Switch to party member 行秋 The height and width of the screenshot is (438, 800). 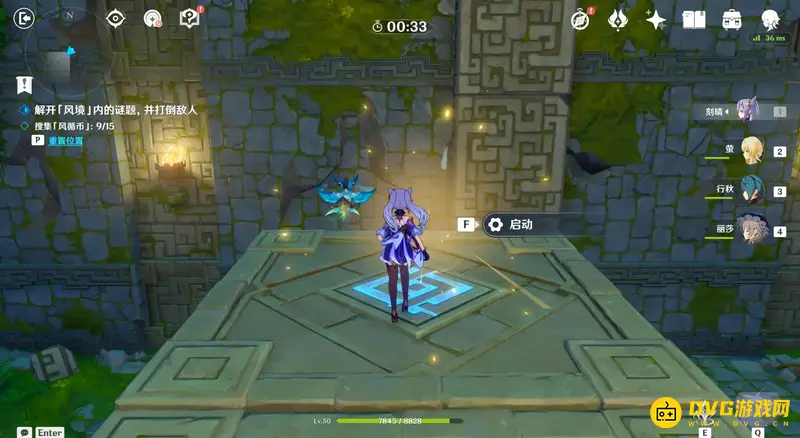pyautogui.click(x=750, y=190)
